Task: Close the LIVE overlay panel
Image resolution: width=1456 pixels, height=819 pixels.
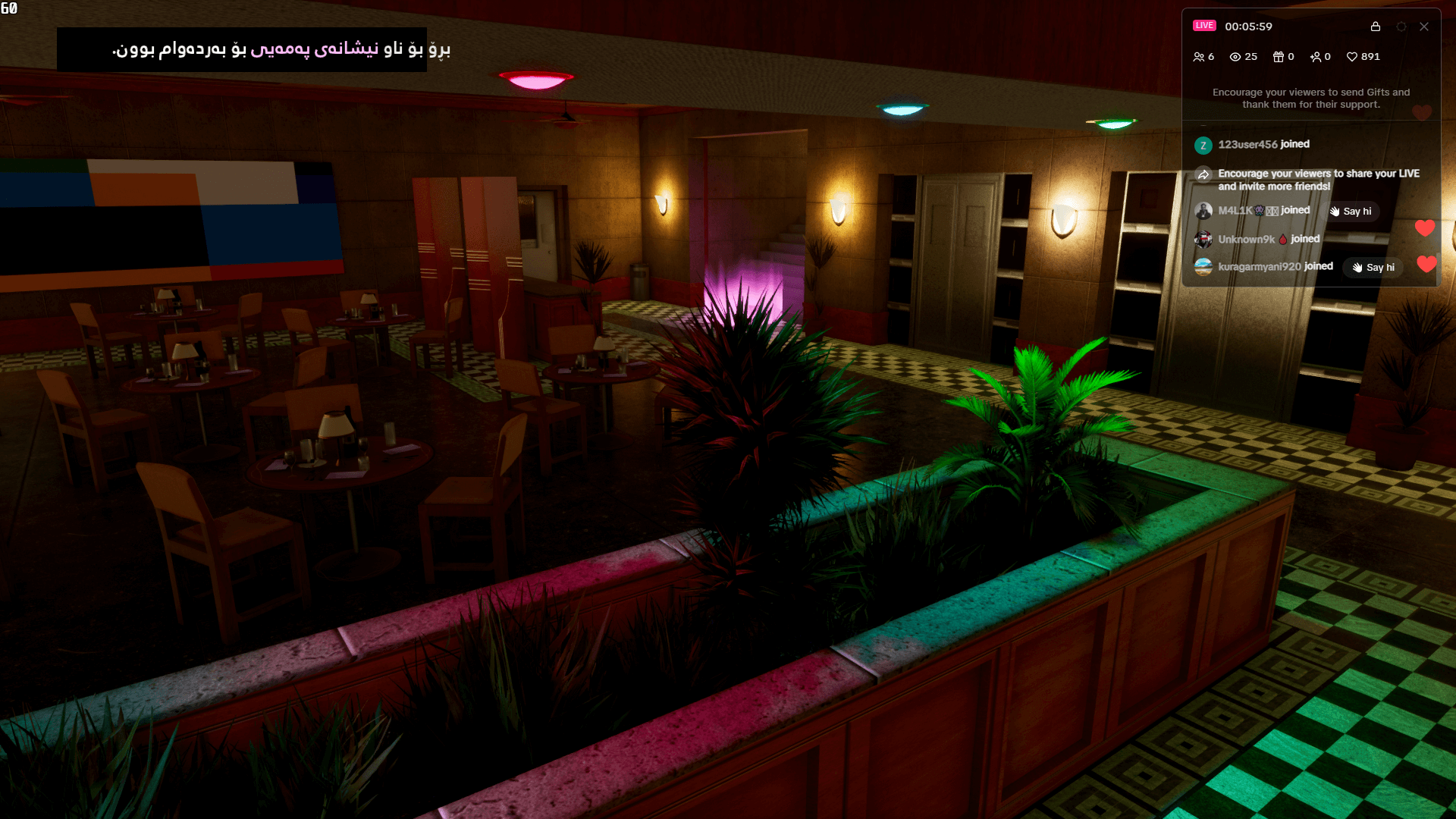Action: tap(1424, 27)
